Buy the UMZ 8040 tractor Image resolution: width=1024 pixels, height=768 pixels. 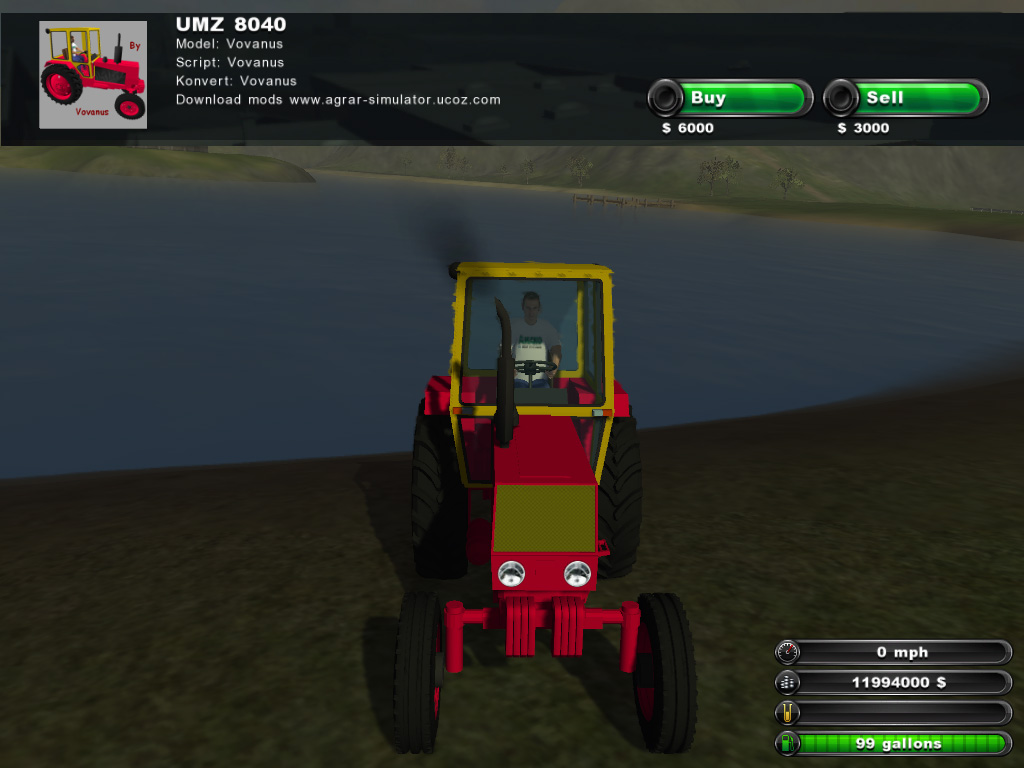click(731, 98)
